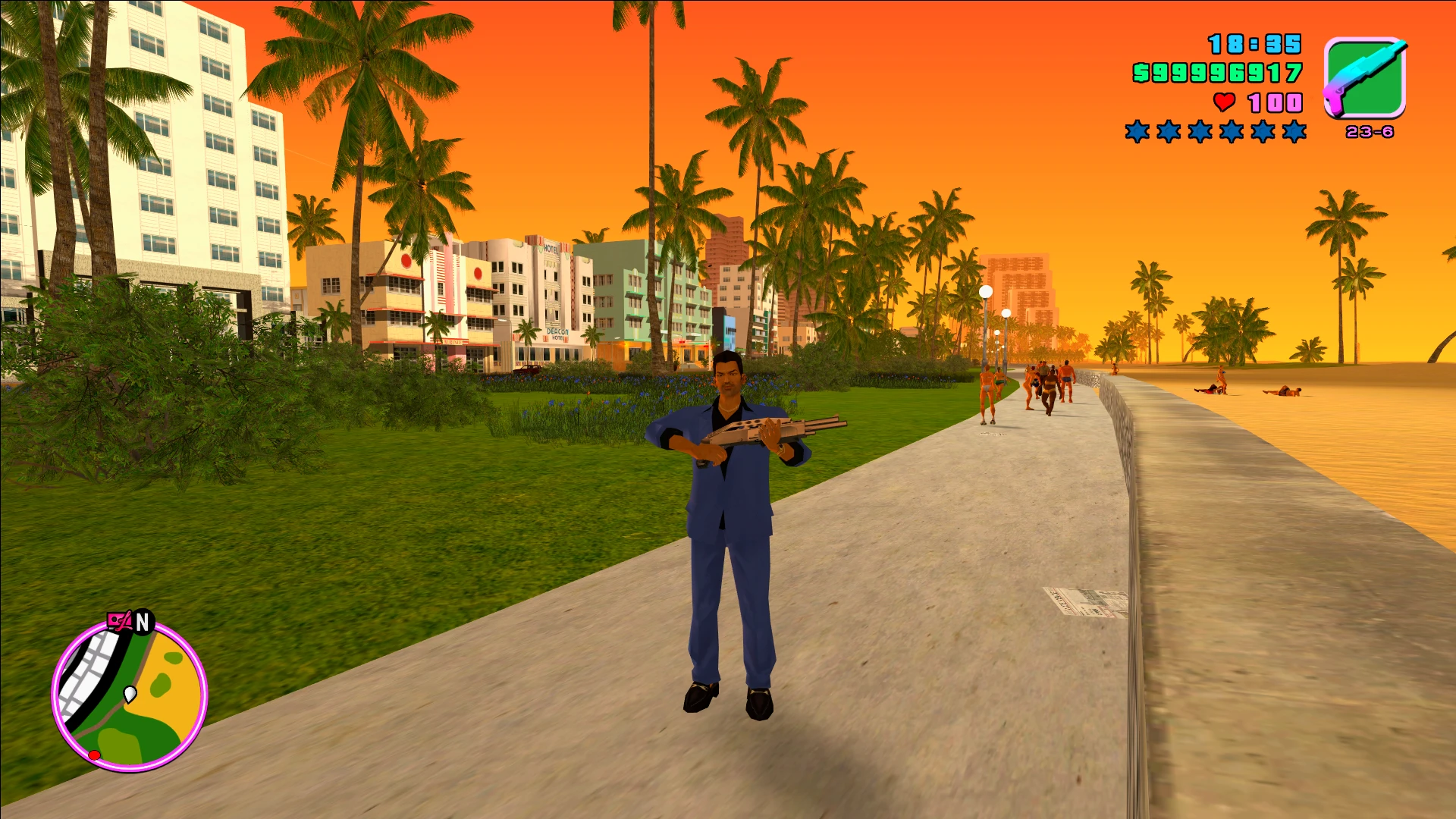The height and width of the screenshot is (819, 1456).
Task: Click the pink 'L' mission blip on minimap
Action: [120, 620]
